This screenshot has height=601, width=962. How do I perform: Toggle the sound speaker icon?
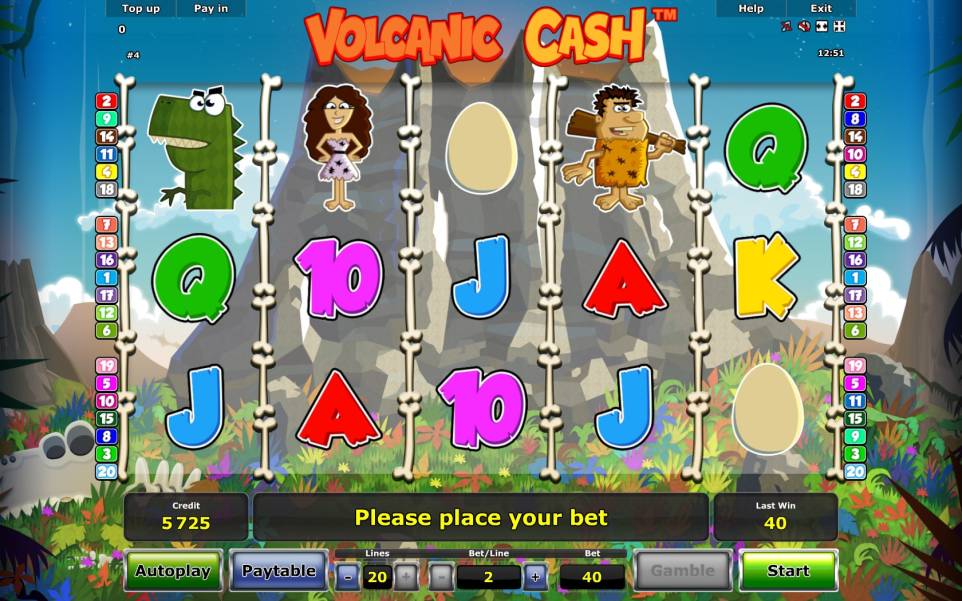[x=804, y=26]
